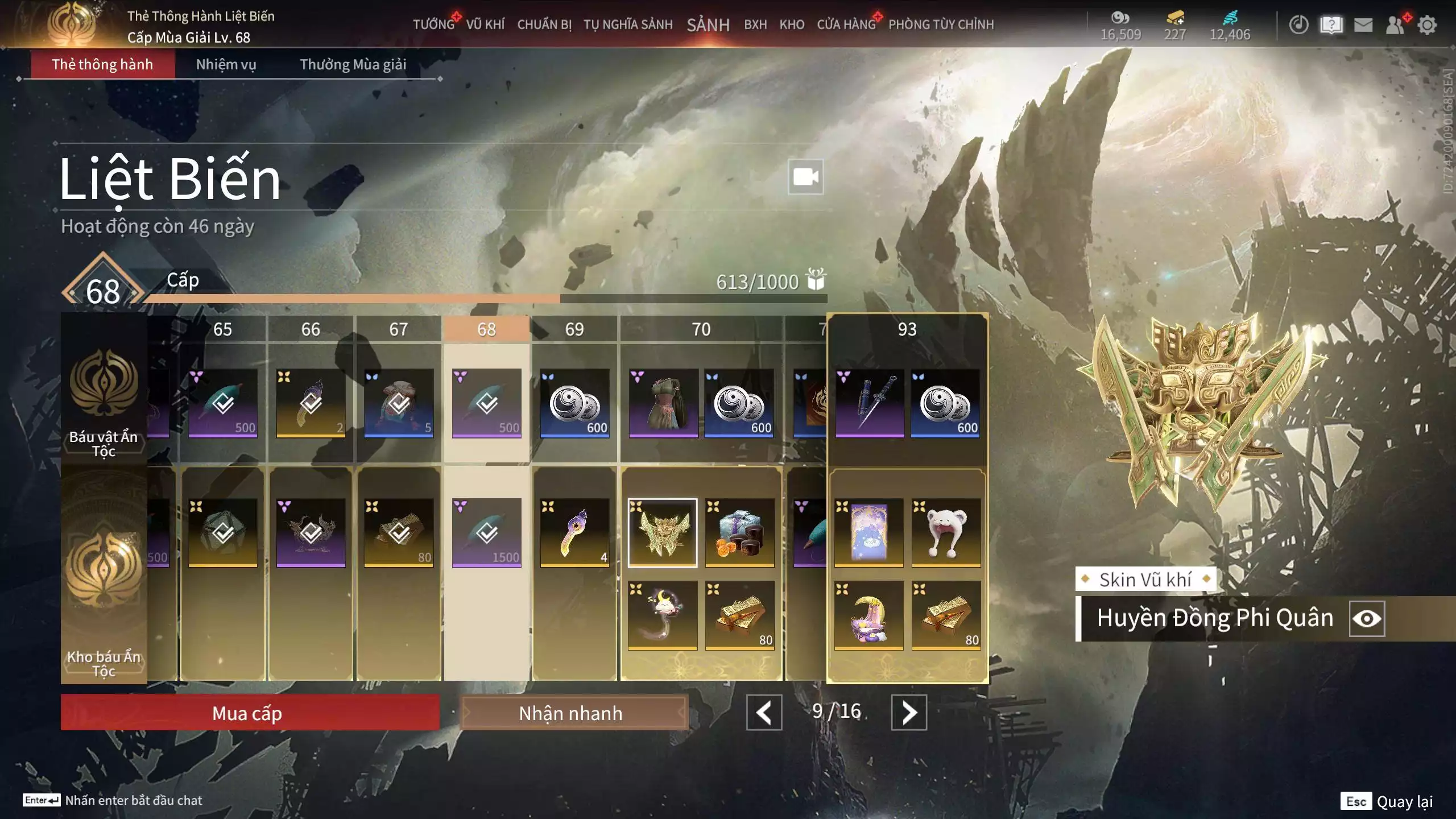Select the Thẻ thông hành tab

pos(102,64)
